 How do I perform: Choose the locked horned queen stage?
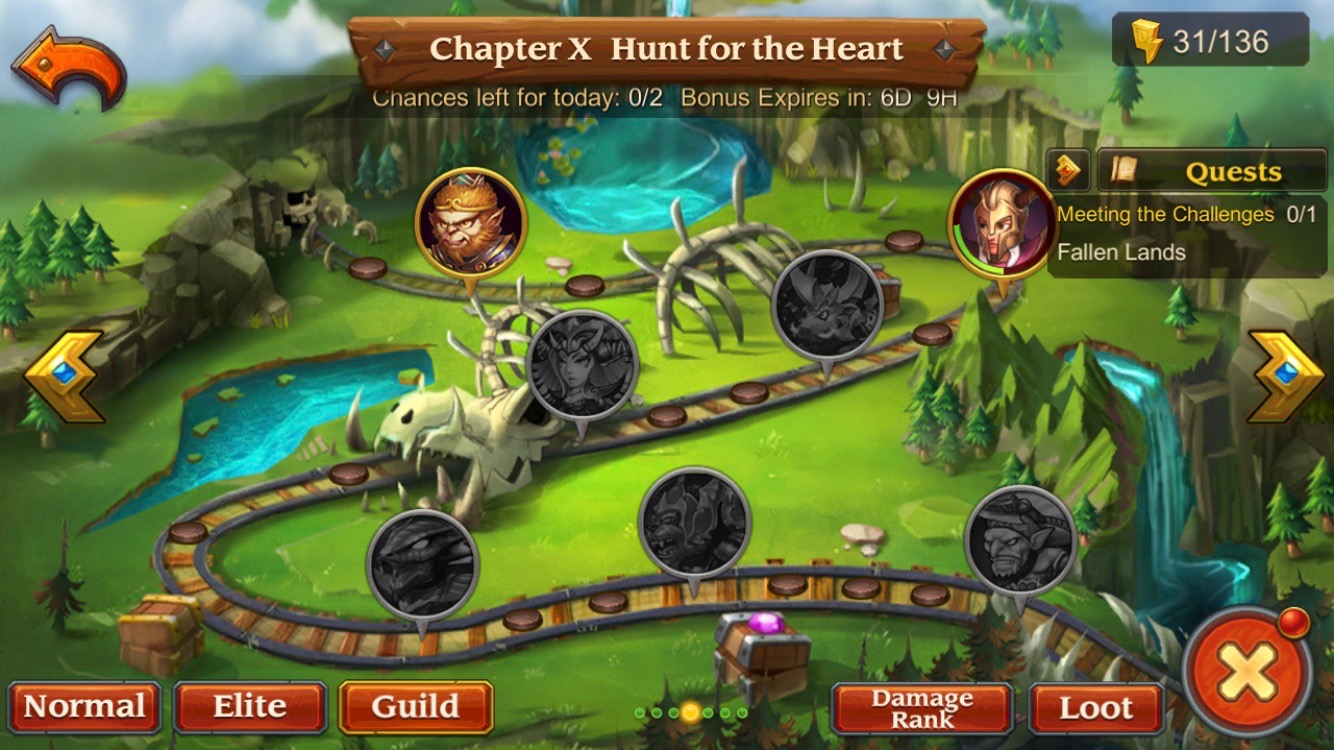click(x=582, y=364)
